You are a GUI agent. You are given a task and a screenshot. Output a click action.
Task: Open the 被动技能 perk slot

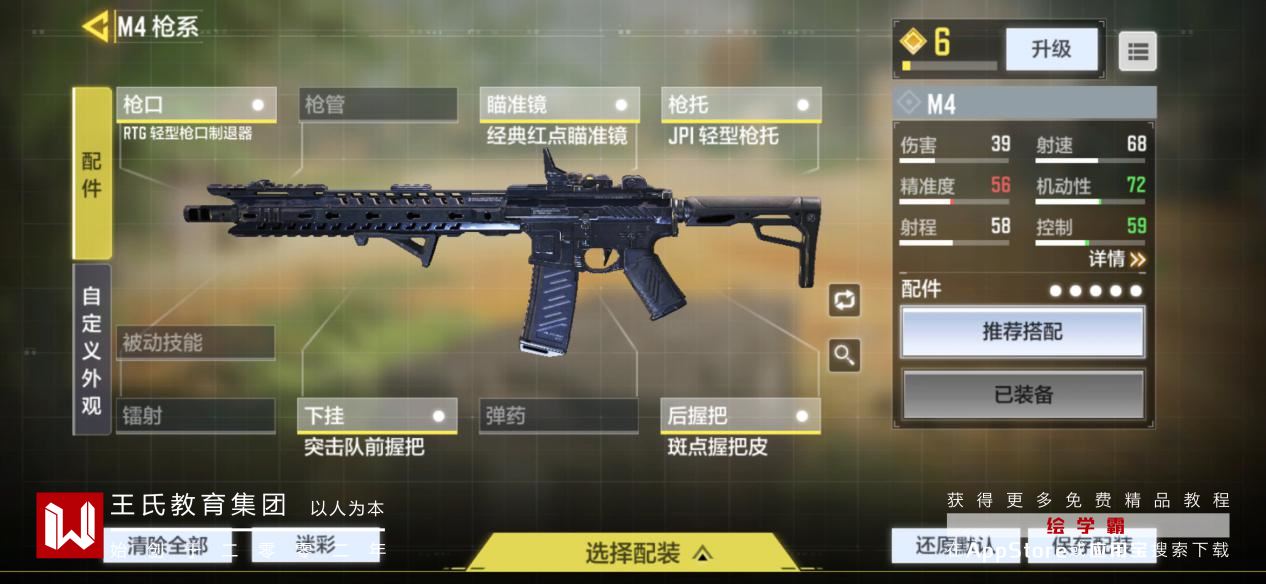point(195,343)
